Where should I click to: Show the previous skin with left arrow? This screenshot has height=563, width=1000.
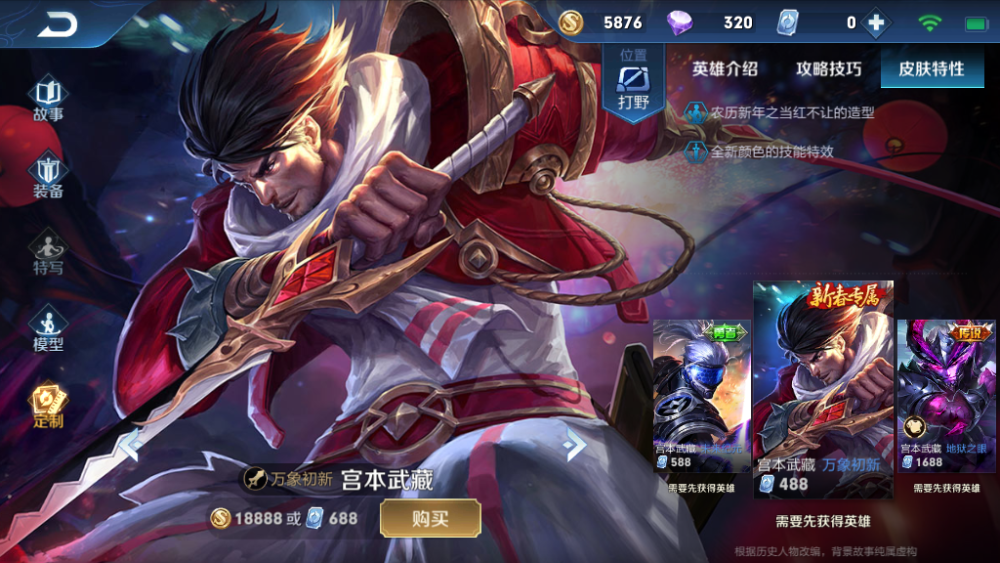point(131,443)
